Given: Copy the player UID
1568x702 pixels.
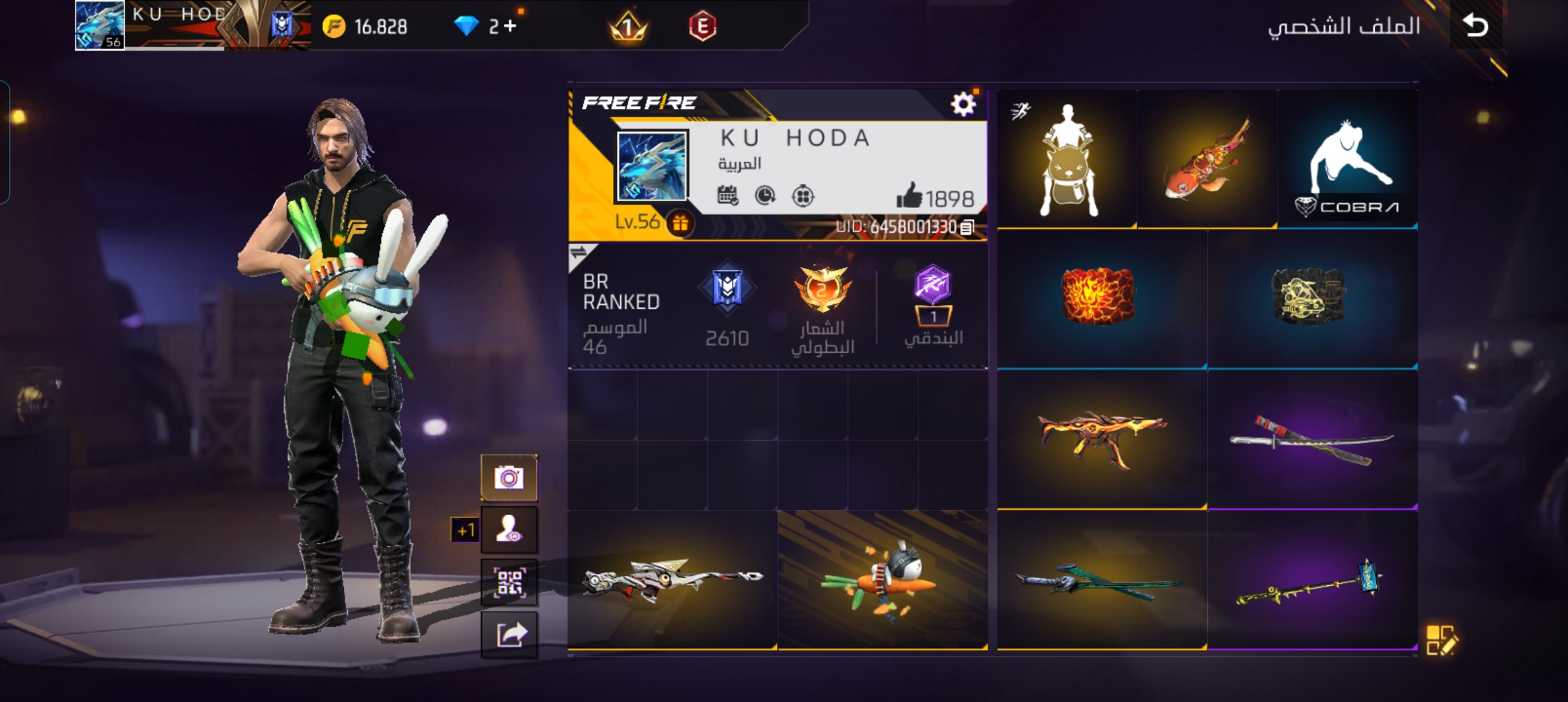Looking at the screenshot, I should point(967,227).
